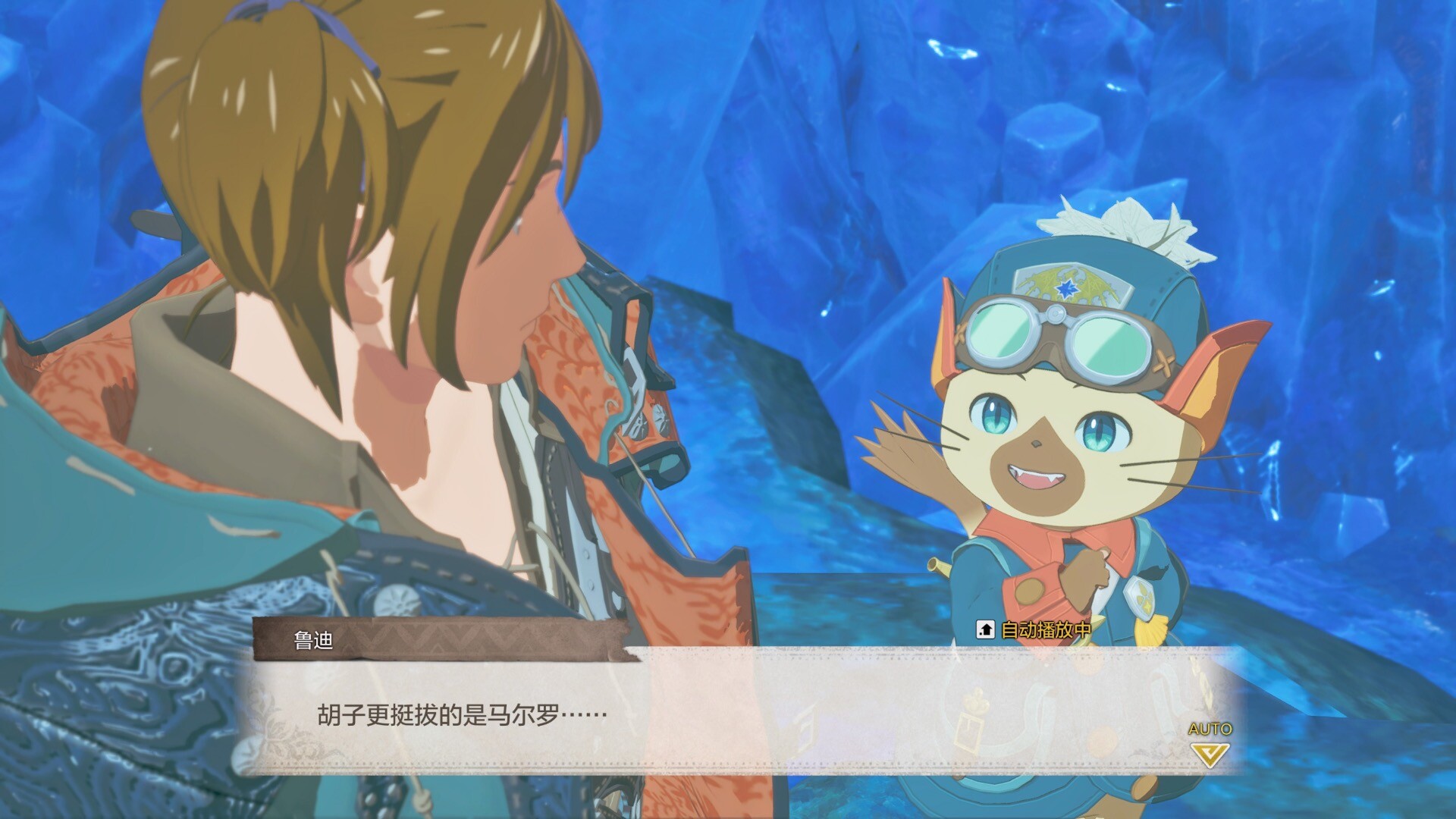Click the AUTO advance arrow icon
This screenshot has height=819, width=1456.
point(1210,754)
